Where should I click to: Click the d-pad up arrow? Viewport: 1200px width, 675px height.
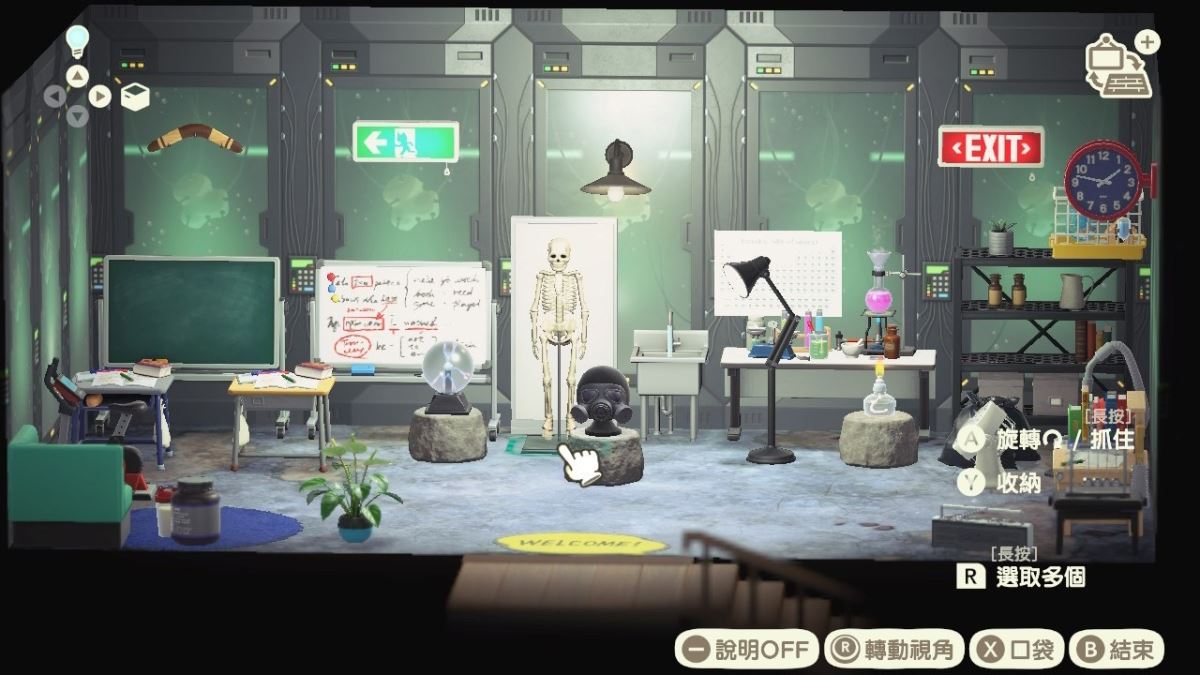(x=78, y=76)
